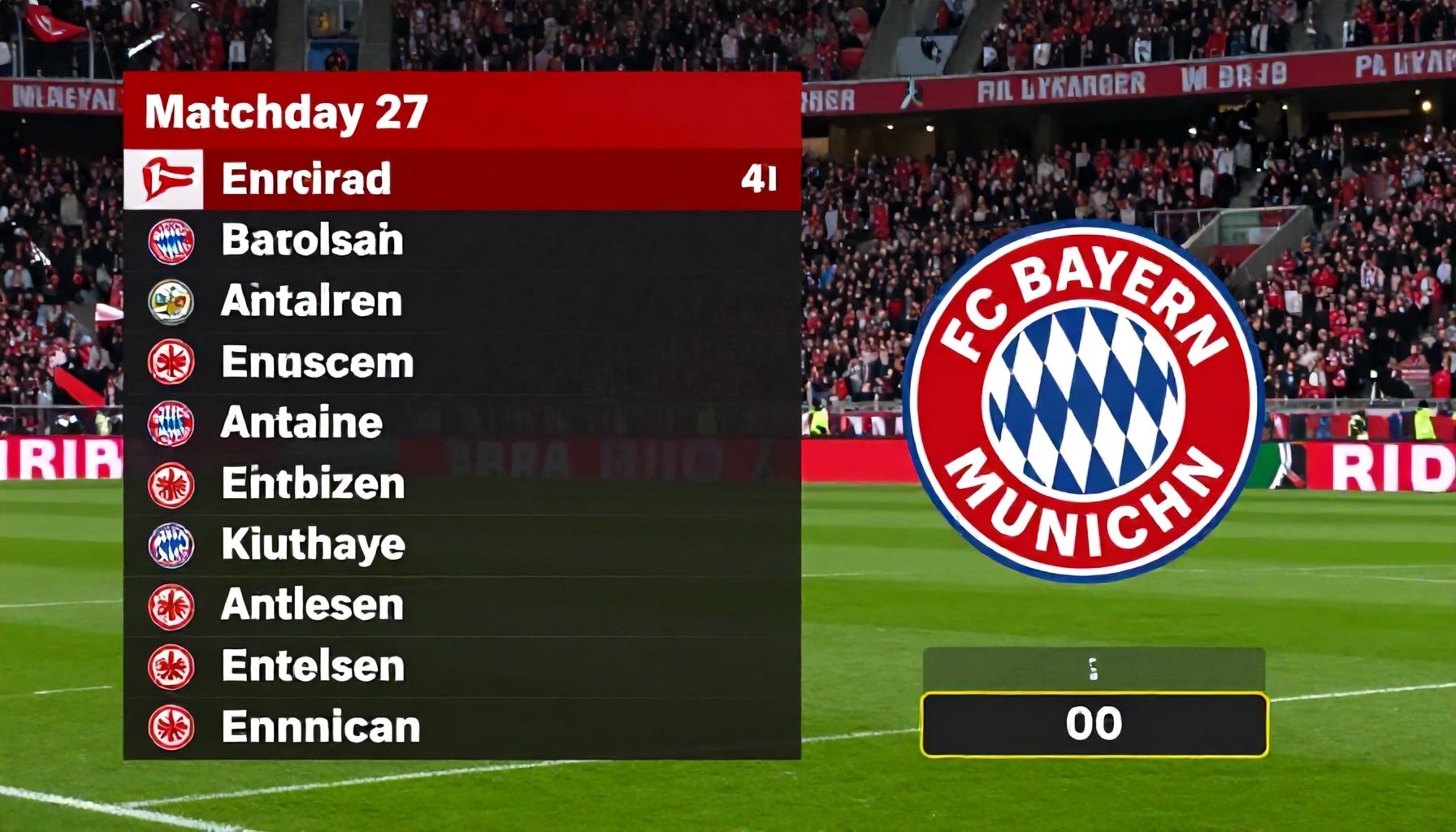Pick the Enuscem row
The image size is (1456, 832).
tap(461, 362)
